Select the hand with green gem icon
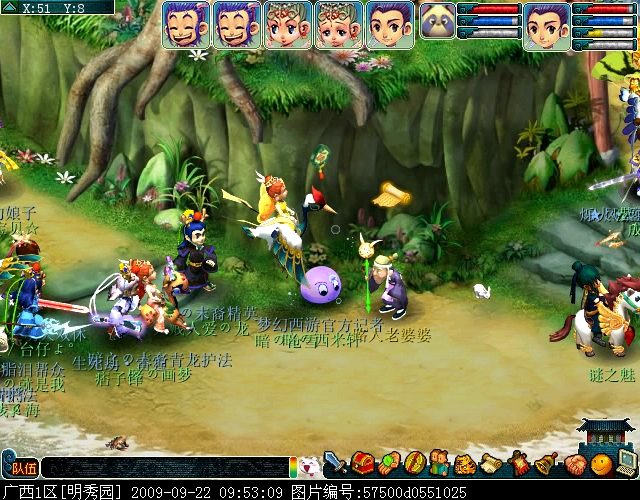The image size is (640, 500). tap(388, 464)
